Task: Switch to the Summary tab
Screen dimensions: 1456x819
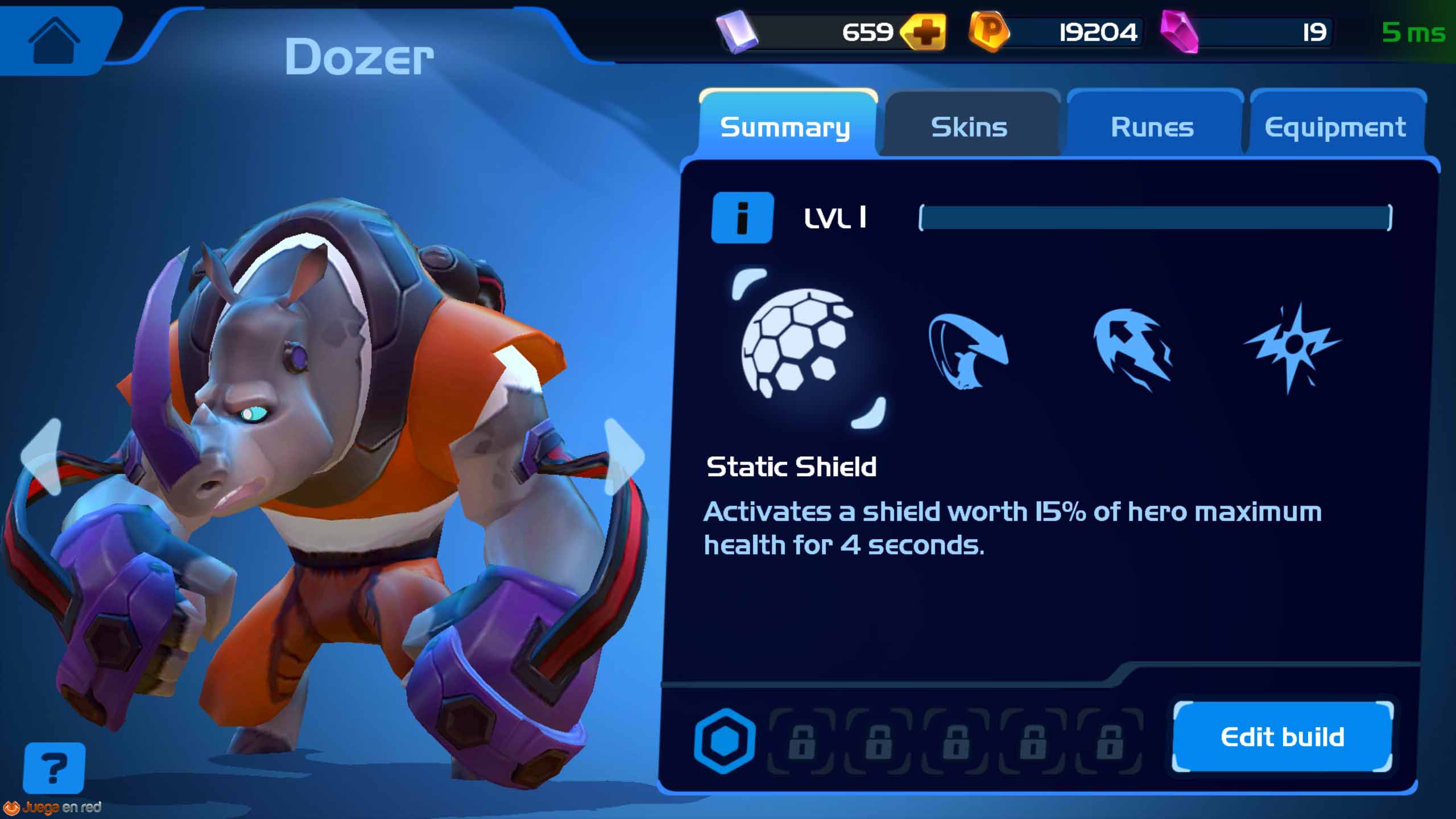Action: 785,126
